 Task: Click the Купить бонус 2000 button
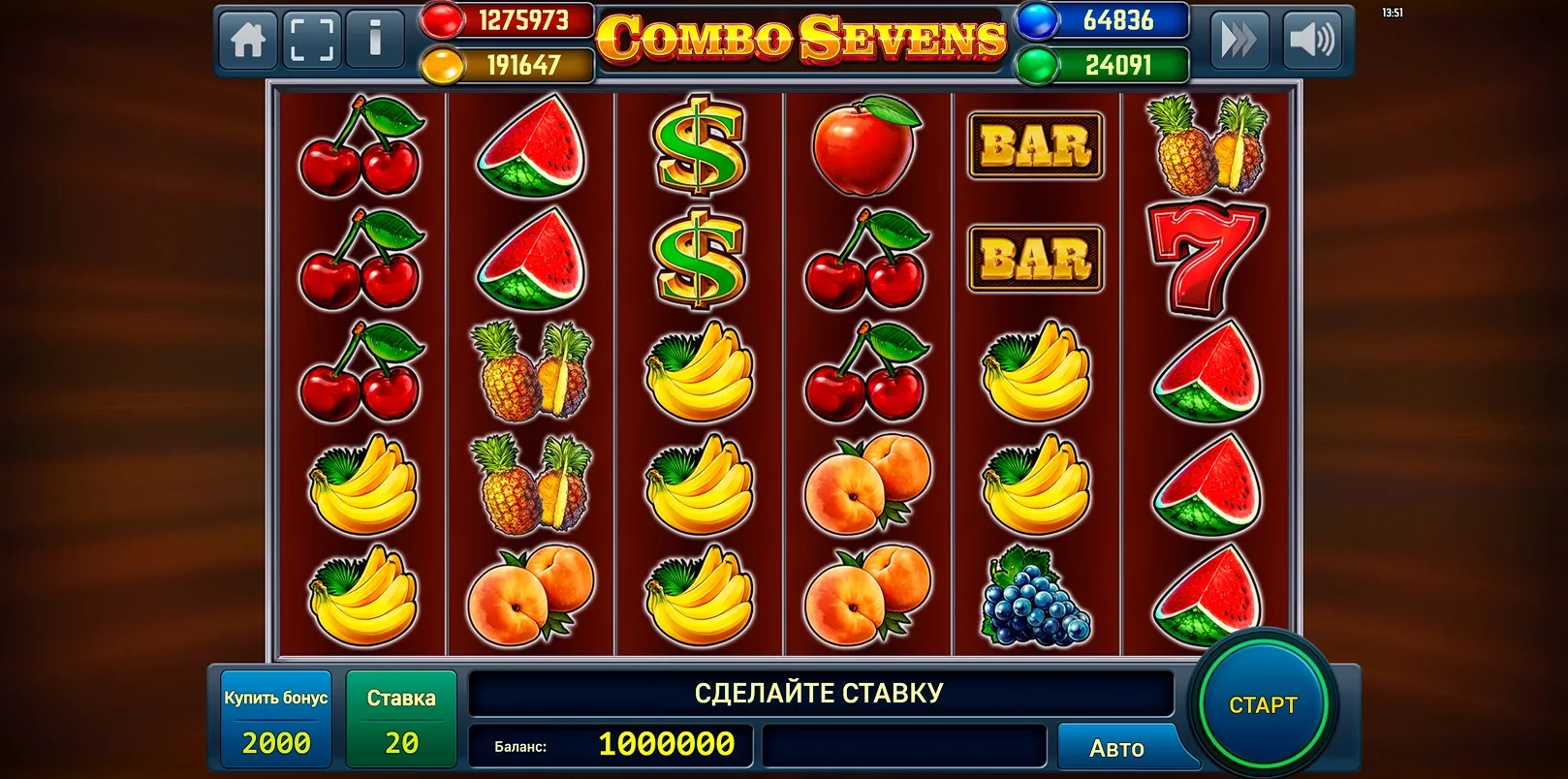[276, 717]
